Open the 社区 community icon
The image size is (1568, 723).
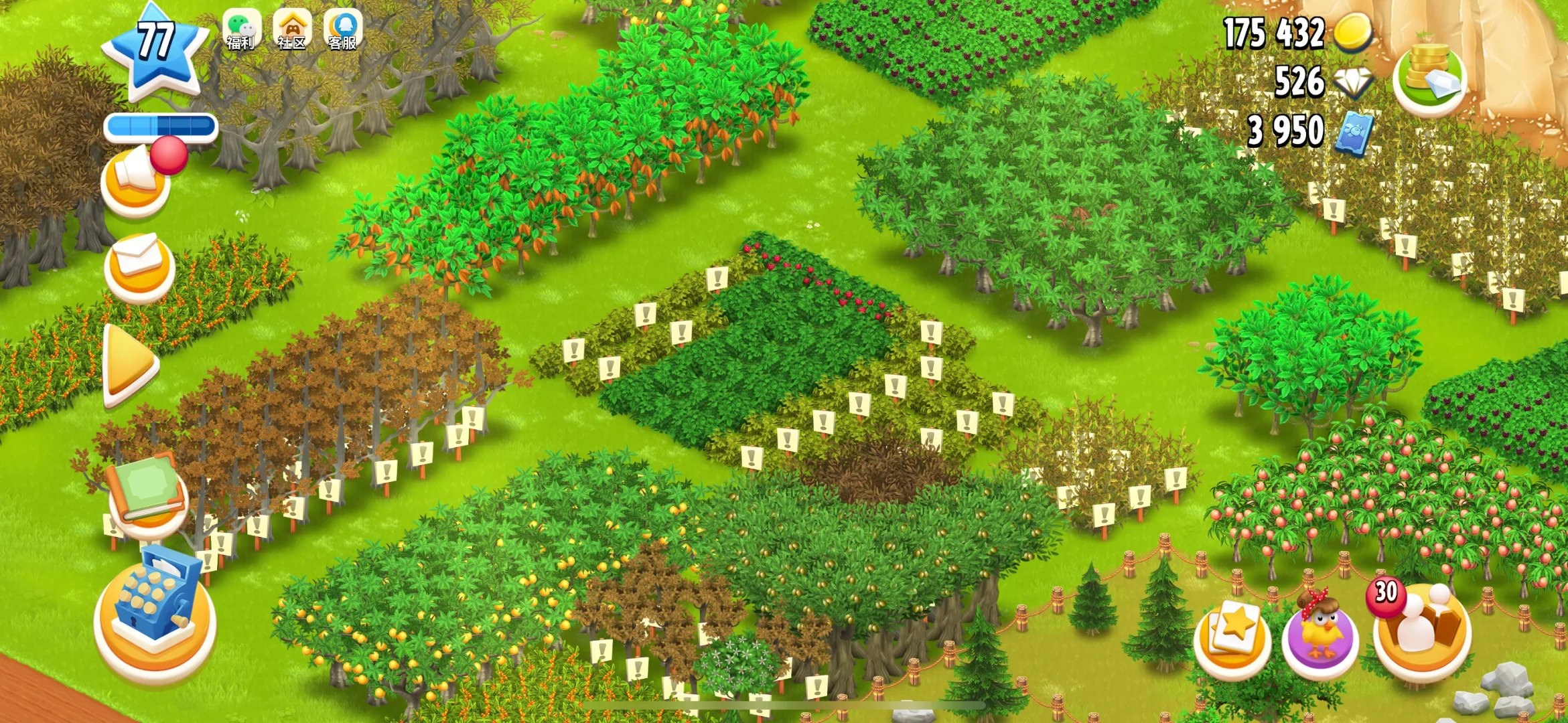coord(292,30)
